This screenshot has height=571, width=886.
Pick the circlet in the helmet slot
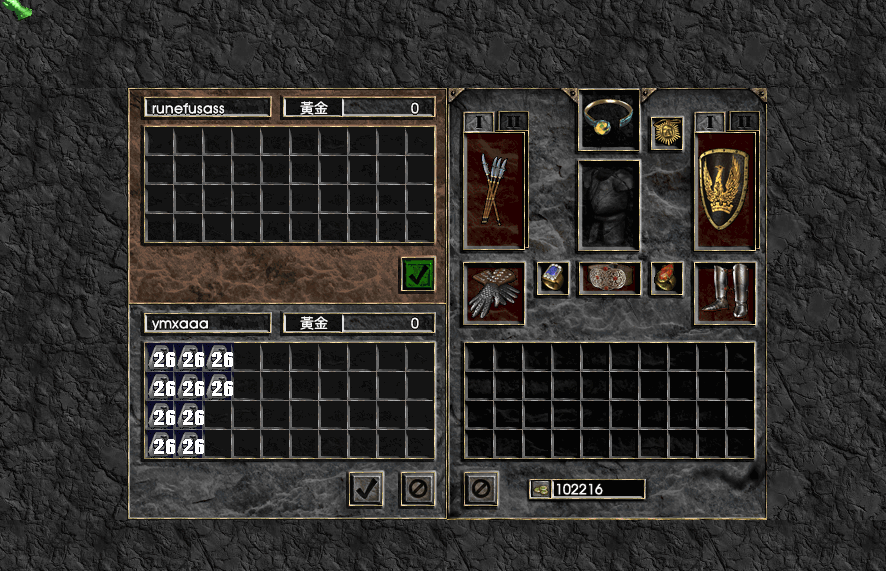click(x=610, y=120)
